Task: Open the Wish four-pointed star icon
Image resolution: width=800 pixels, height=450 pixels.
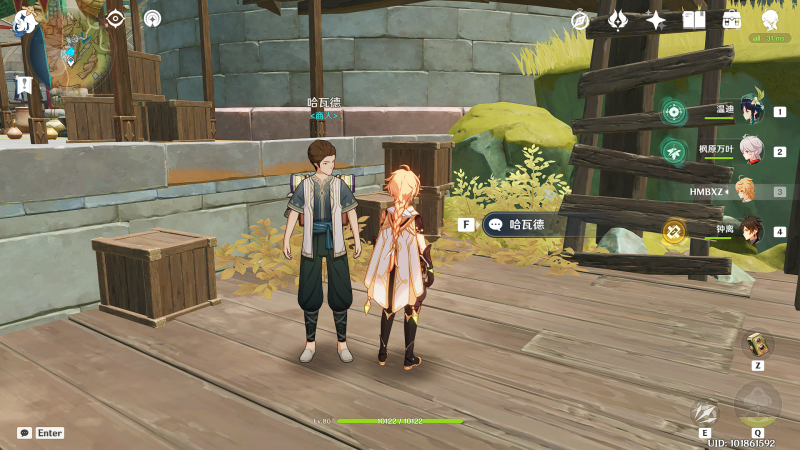Action: (x=656, y=20)
